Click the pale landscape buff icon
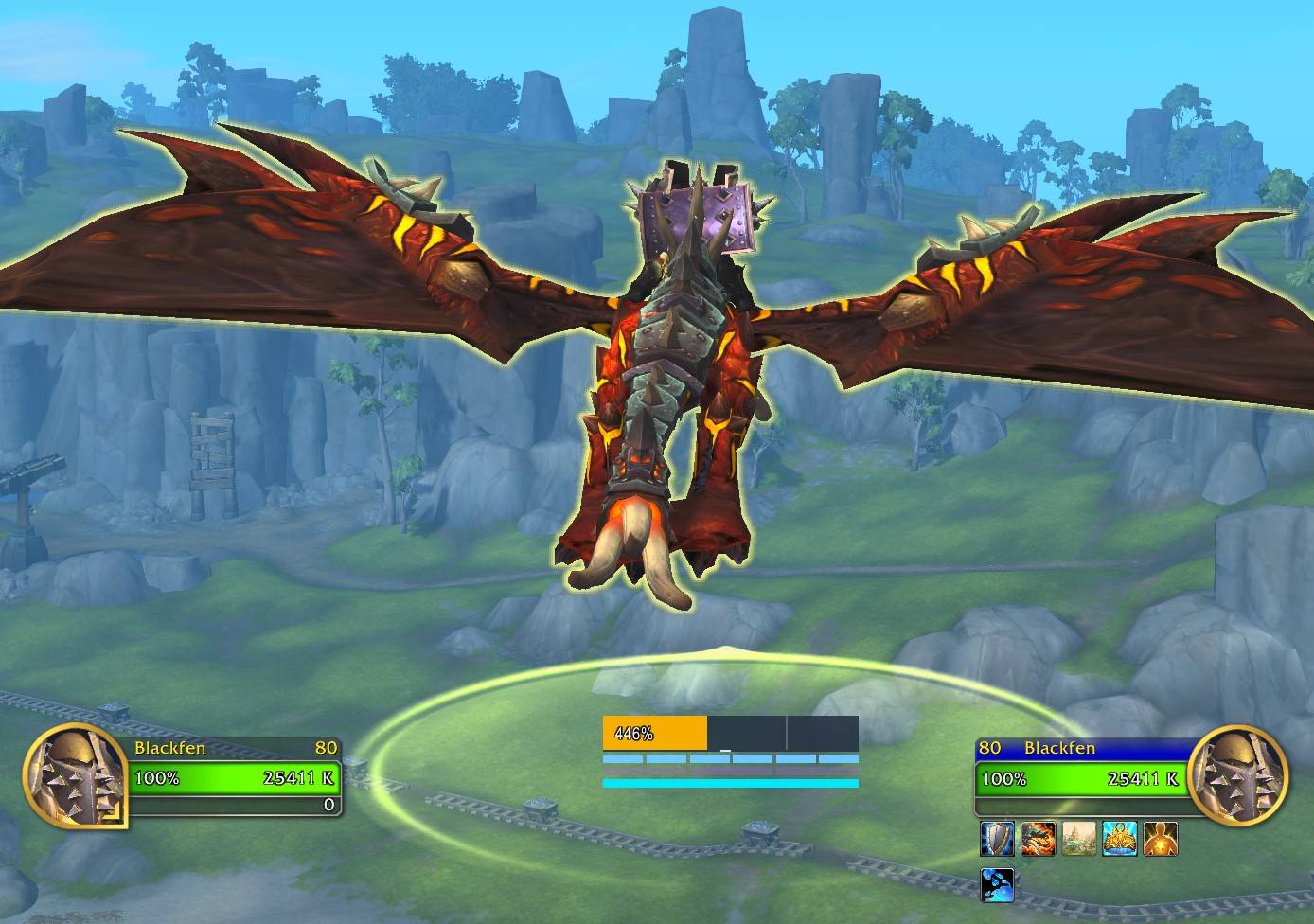The width and height of the screenshot is (1314, 924). (1078, 839)
